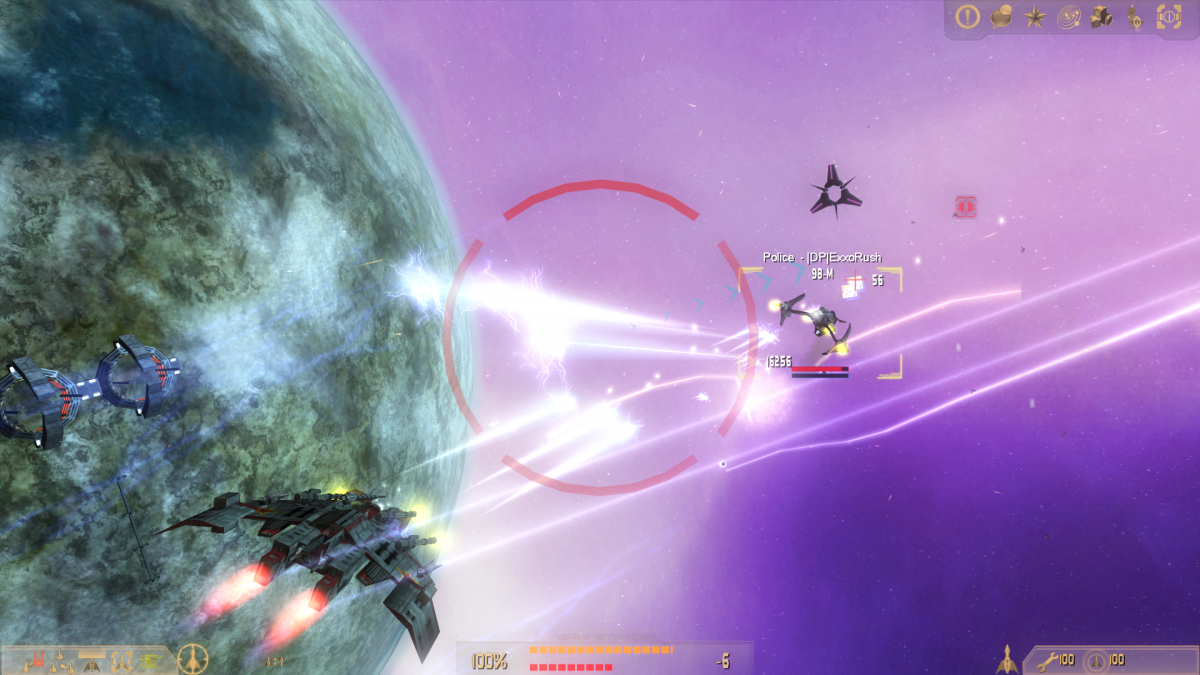Open the Nav Map orbit icon
Image resolution: width=1200 pixels, height=675 pixels.
point(1069,17)
